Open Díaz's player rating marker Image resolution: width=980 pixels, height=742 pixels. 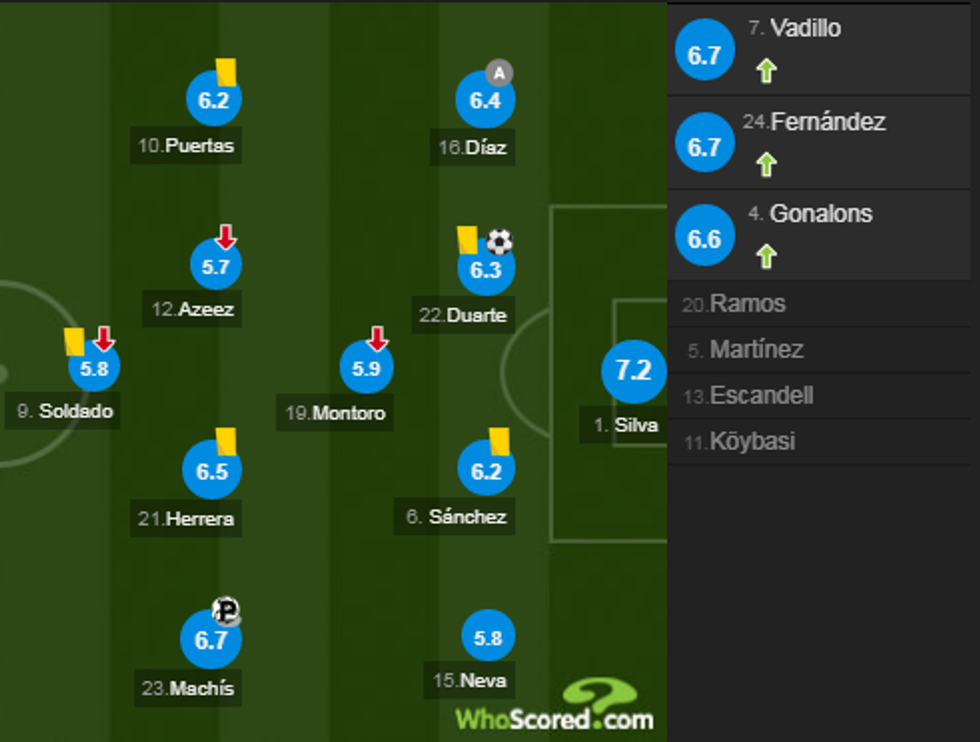point(485,101)
